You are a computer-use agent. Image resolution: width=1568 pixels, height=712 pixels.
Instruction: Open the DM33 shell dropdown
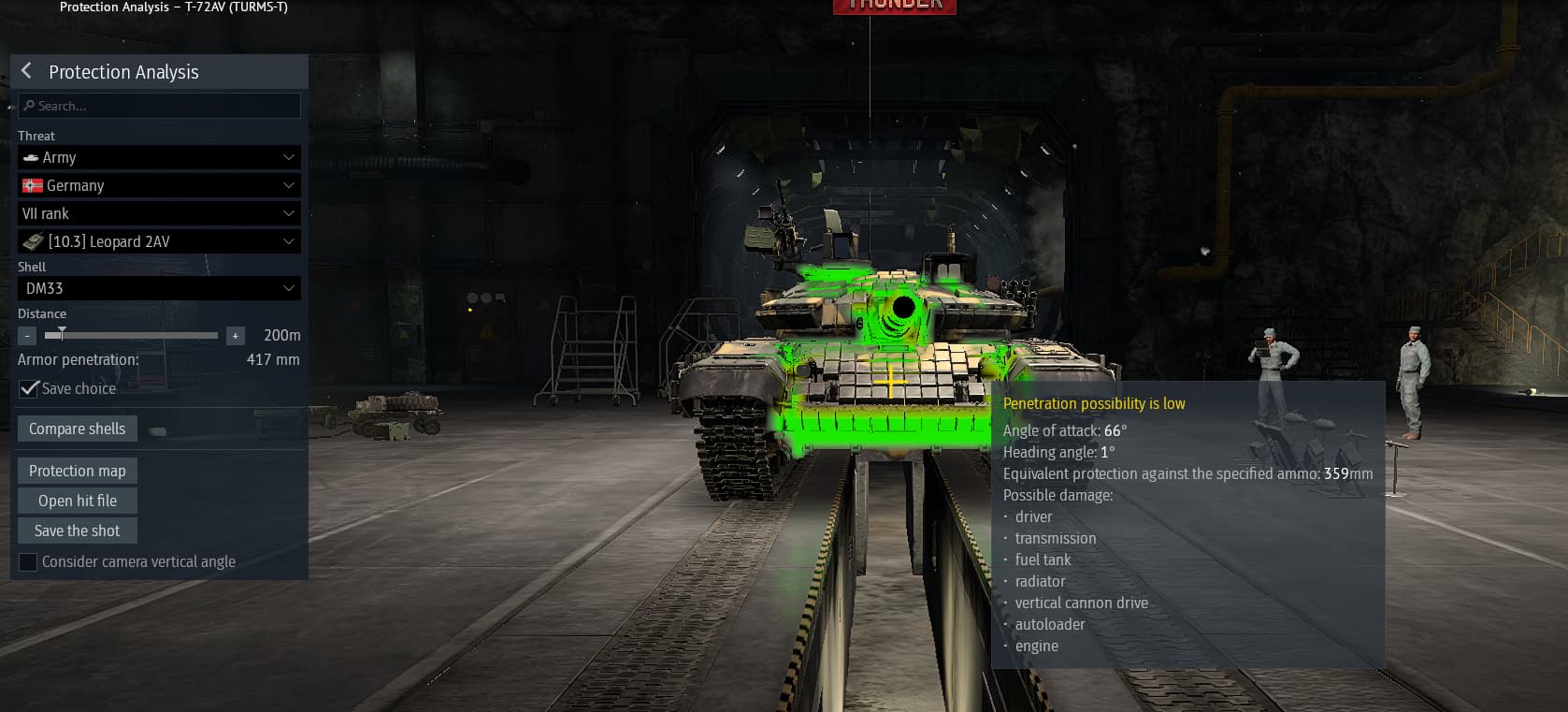coord(159,288)
